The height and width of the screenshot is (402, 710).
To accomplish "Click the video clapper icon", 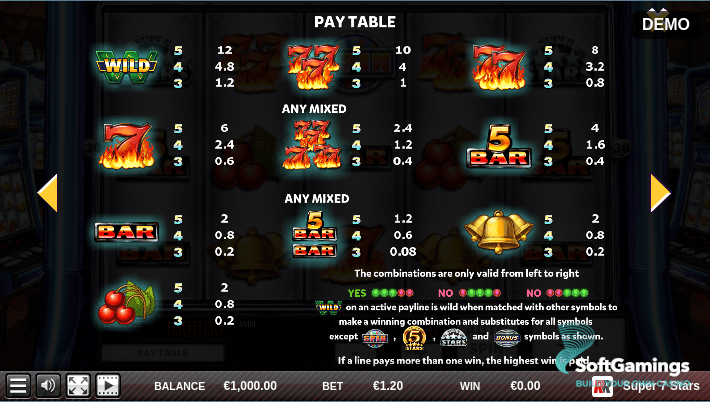I will [107, 385].
